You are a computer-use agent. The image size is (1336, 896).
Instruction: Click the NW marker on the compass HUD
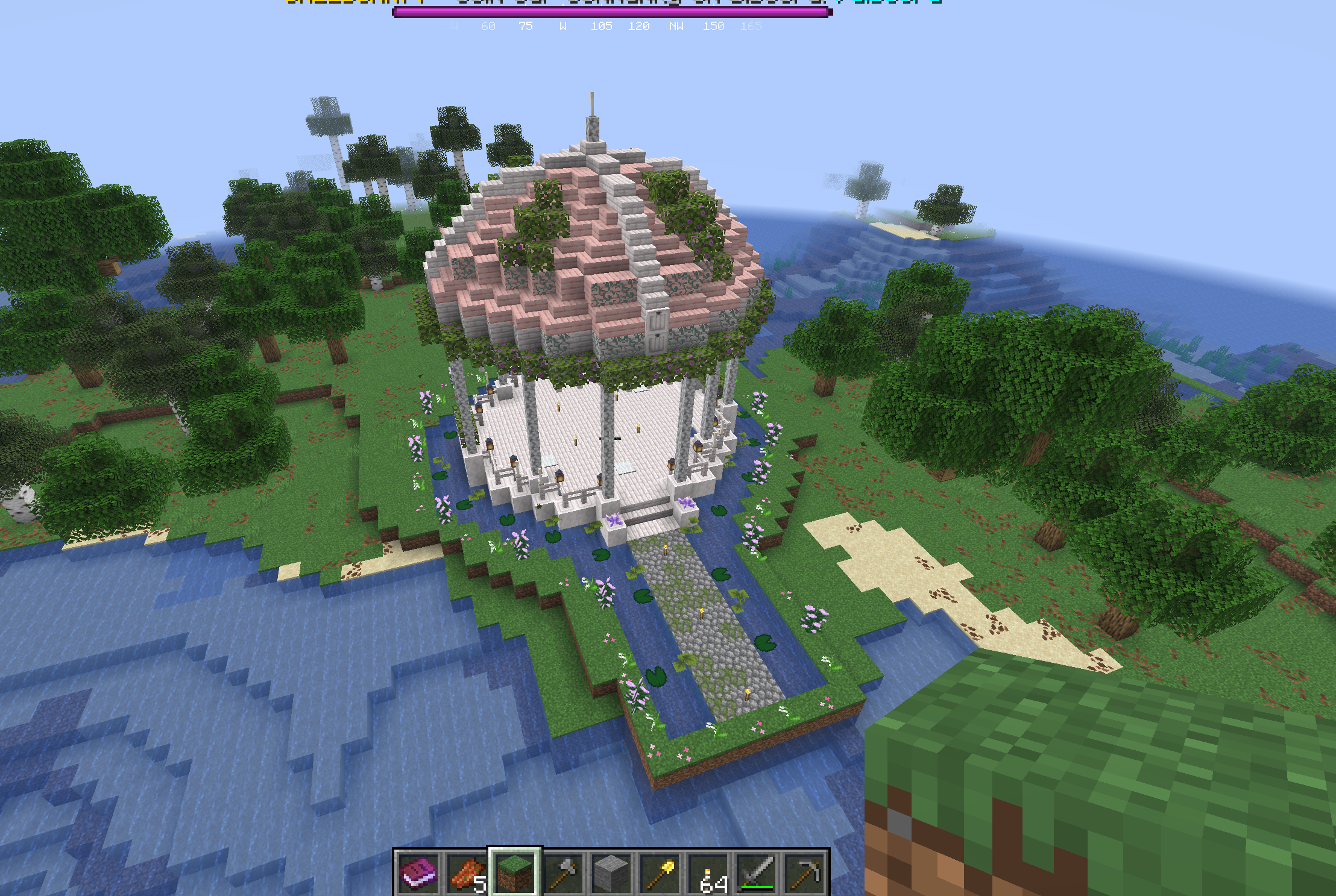pos(676,26)
